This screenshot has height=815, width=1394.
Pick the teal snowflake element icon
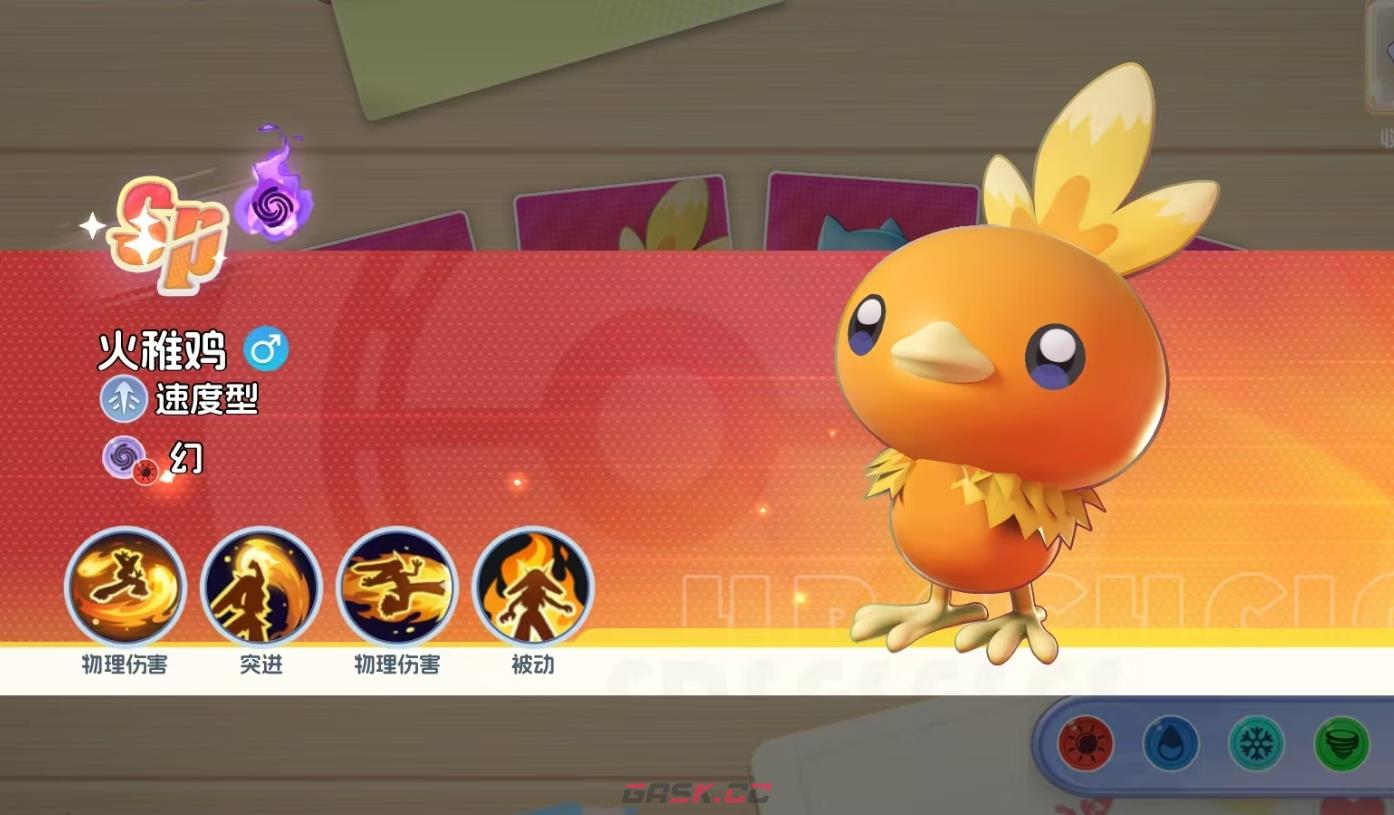coord(1256,745)
